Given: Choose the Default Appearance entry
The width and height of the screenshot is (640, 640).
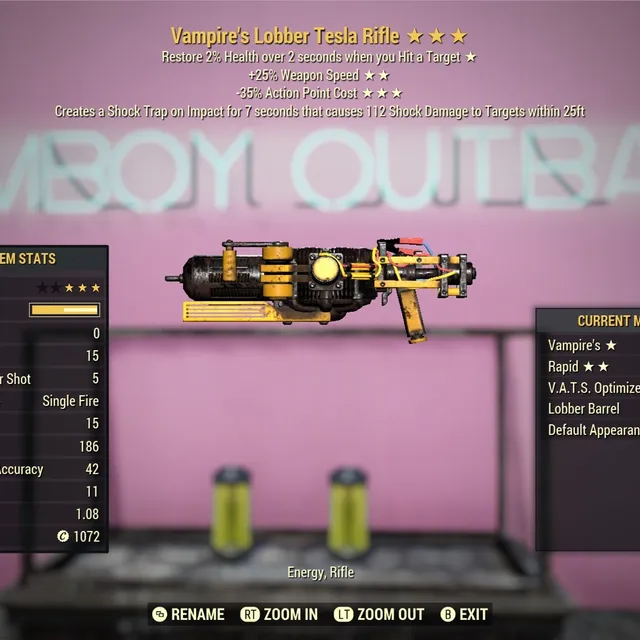Looking at the screenshot, I should point(593,430).
